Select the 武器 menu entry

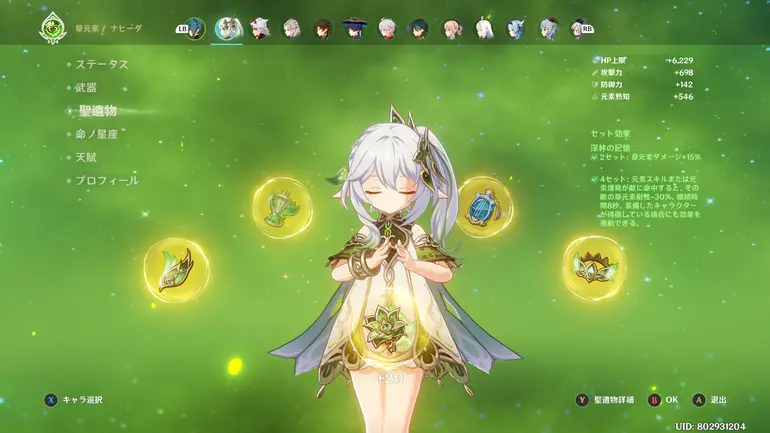(86, 87)
